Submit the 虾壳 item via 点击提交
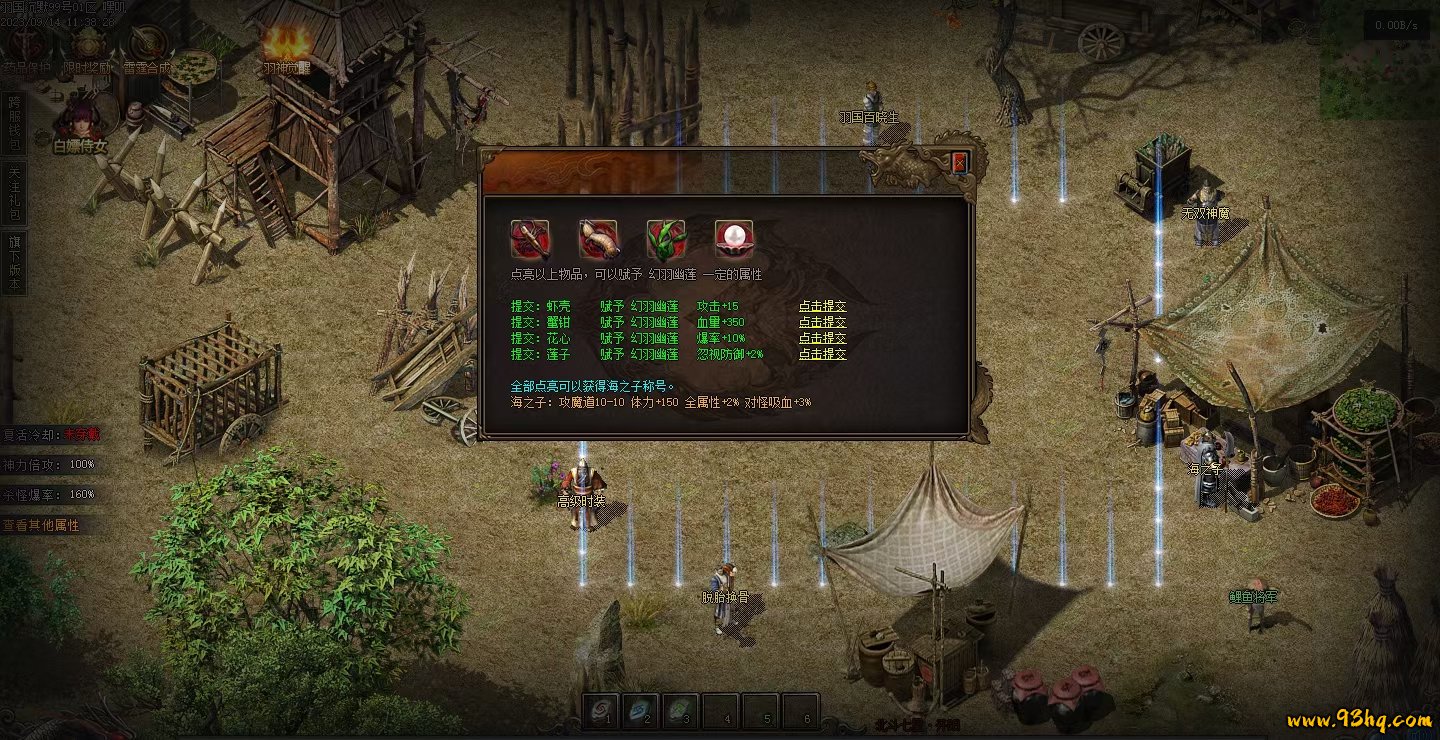1440x740 pixels. point(822,306)
